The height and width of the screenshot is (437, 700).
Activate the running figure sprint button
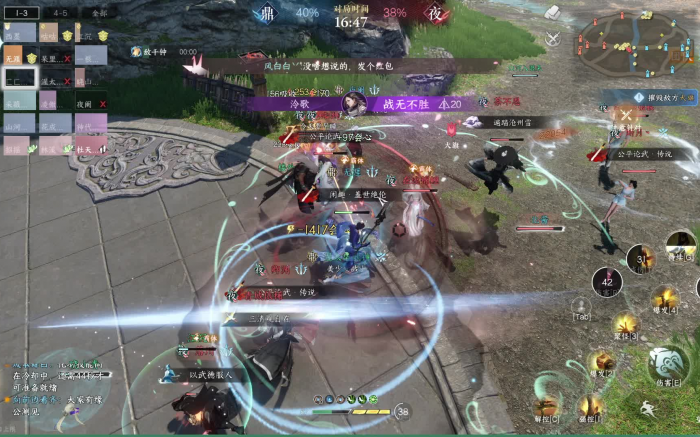[x=647, y=408]
